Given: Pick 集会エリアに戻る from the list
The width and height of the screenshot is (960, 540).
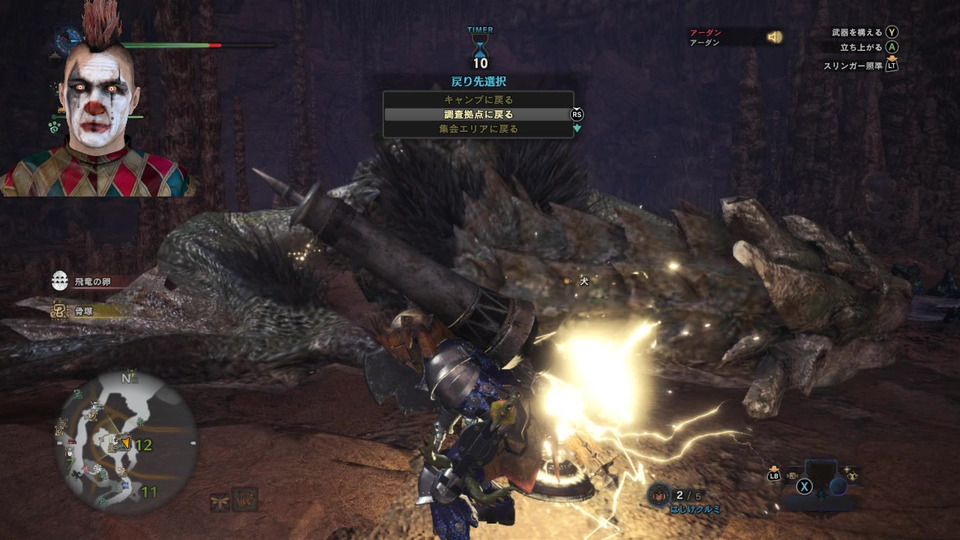Looking at the screenshot, I should (x=477, y=129).
